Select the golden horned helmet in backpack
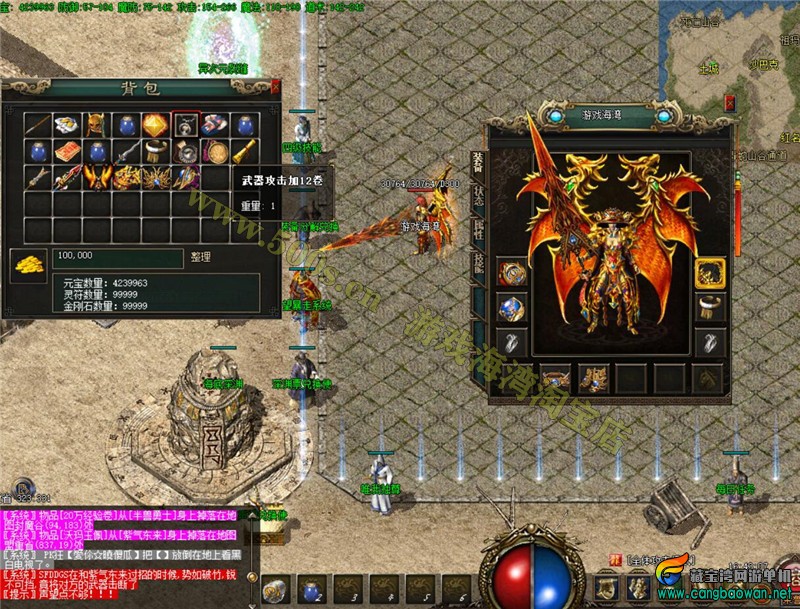The width and height of the screenshot is (800, 609). 96,125
